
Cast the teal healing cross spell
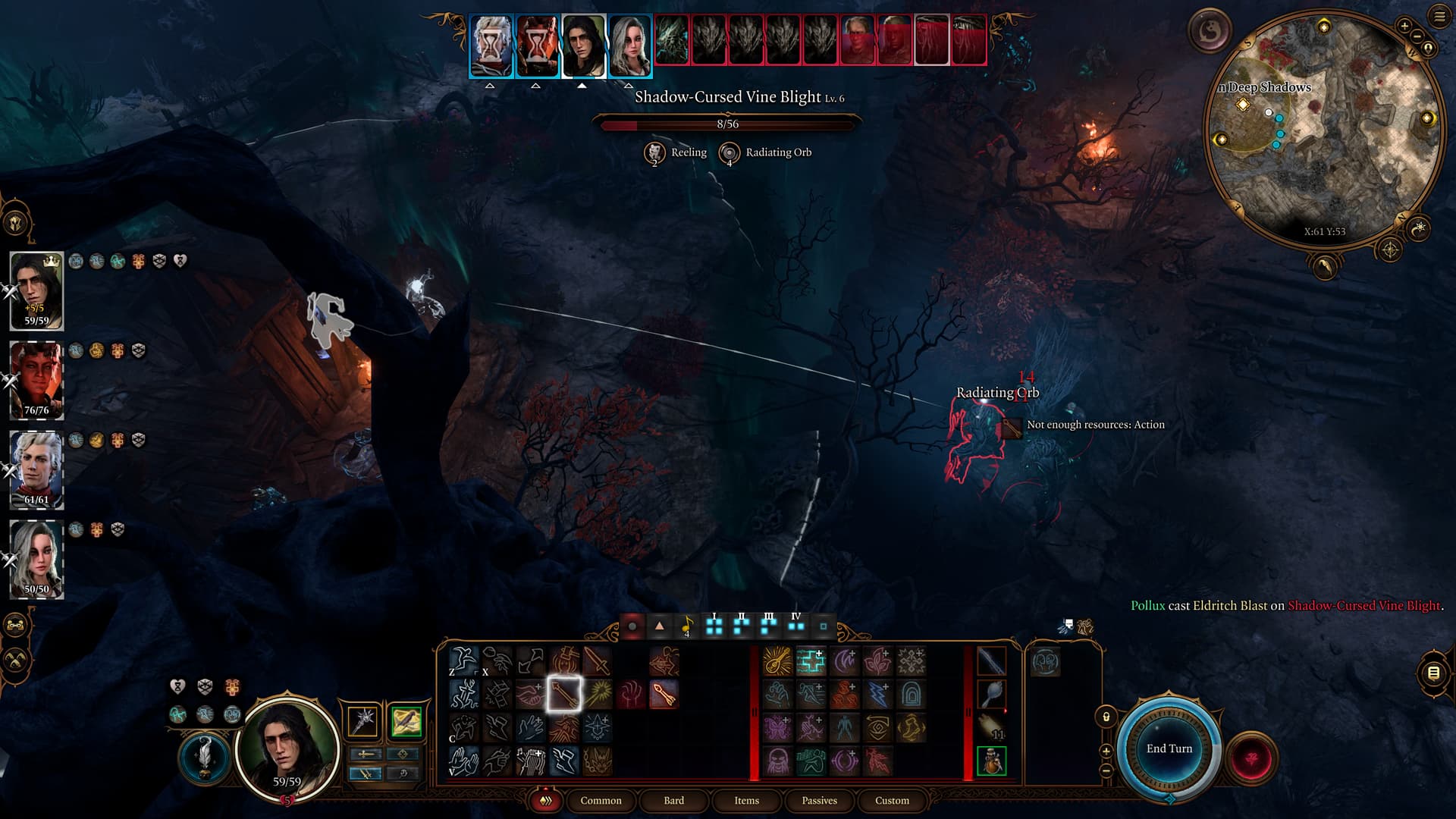[811, 661]
